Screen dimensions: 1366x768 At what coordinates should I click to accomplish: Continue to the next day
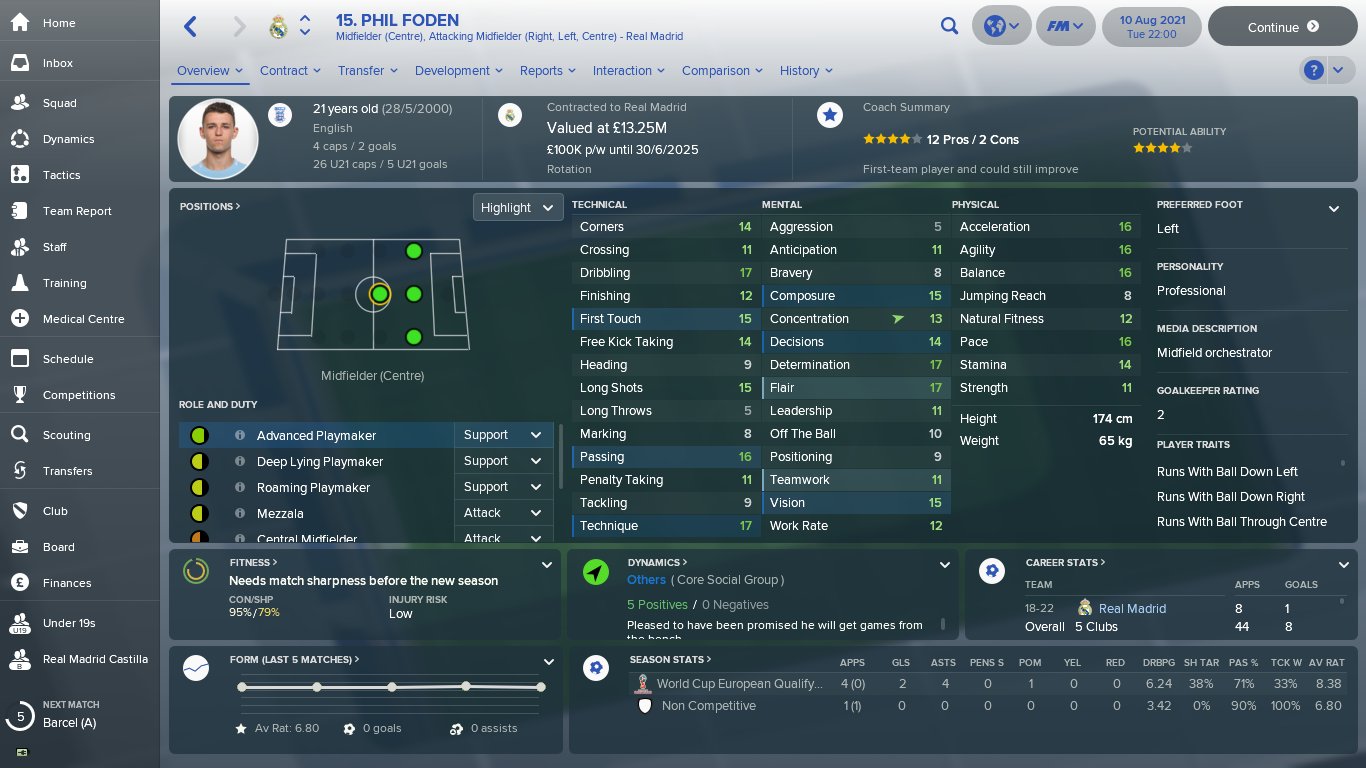coord(1283,27)
